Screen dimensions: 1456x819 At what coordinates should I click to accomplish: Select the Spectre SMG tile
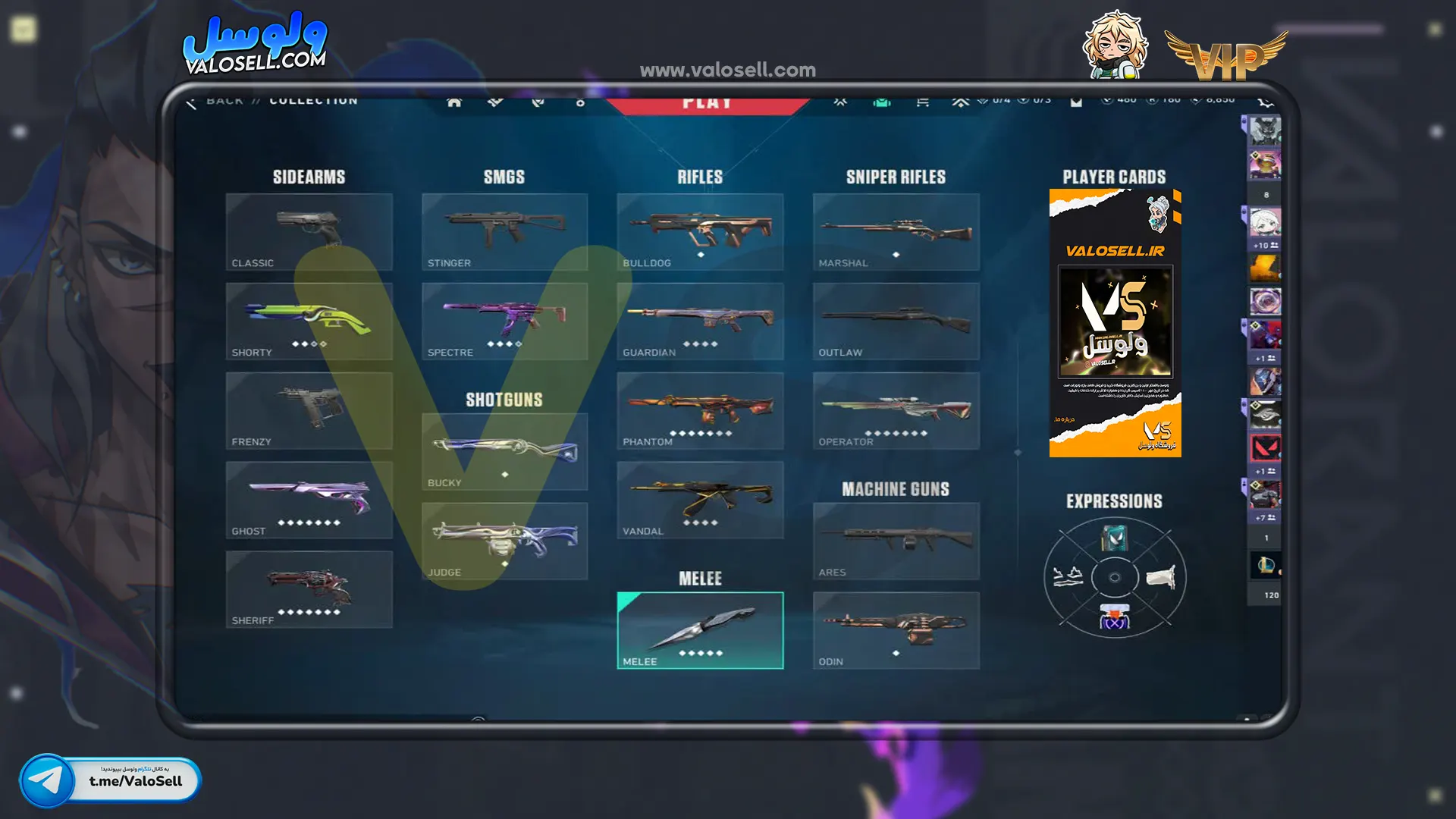[x=504, y=321]
